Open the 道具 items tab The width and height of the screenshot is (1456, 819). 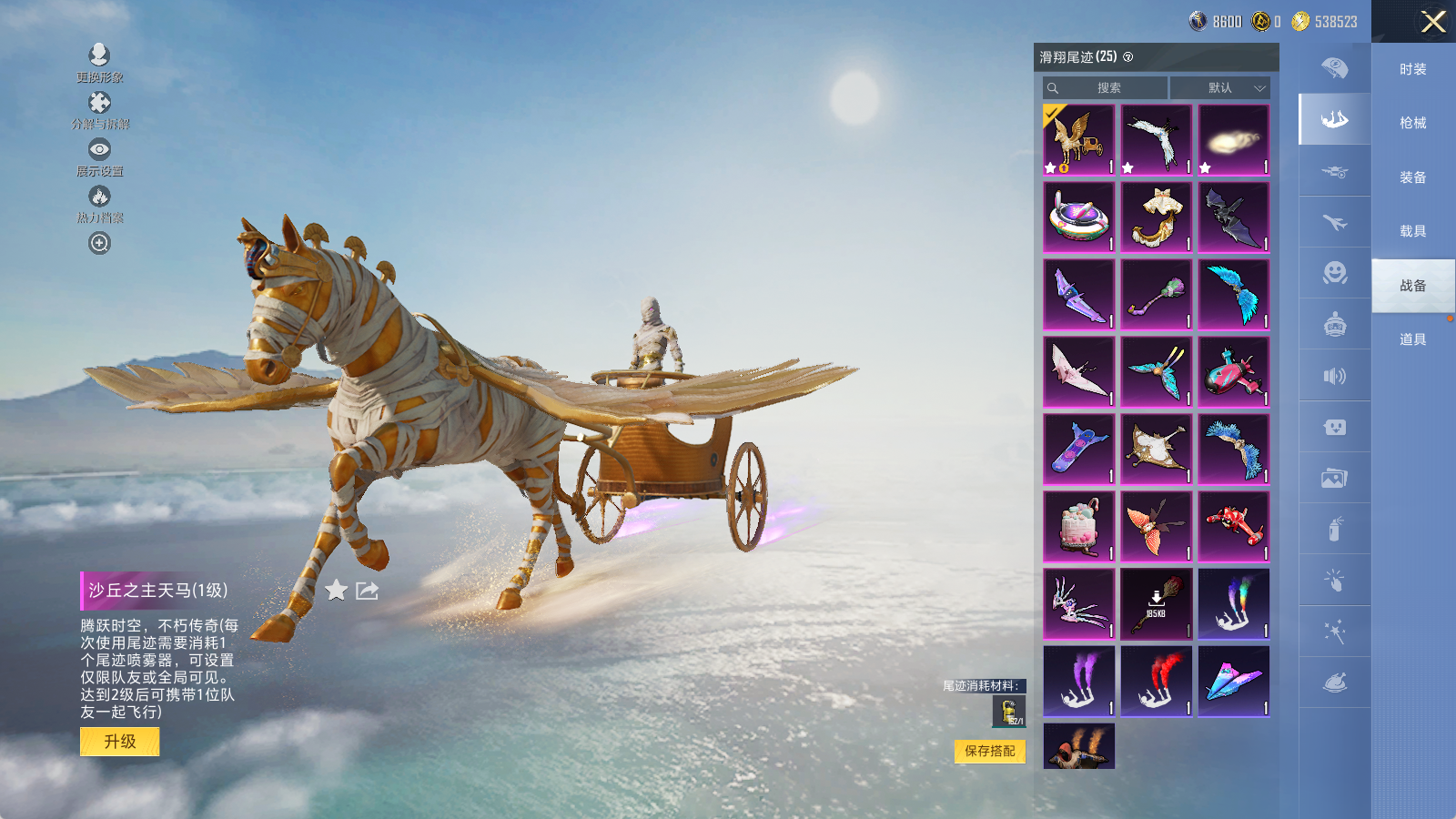(x=1413, y=339)
